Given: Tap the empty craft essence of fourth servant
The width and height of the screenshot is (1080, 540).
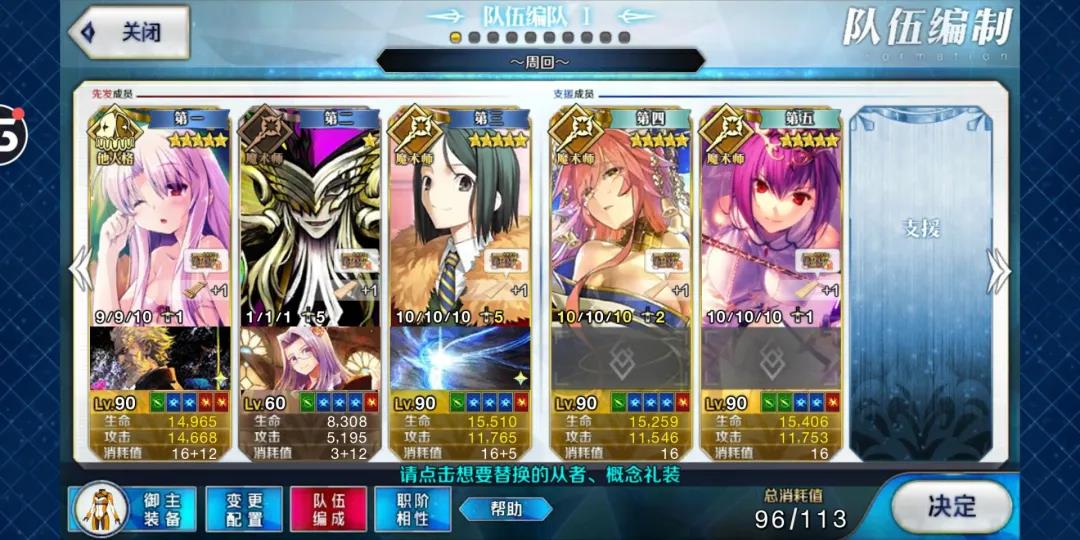Looking at the screenshot, I should click(x=620, y=358).
